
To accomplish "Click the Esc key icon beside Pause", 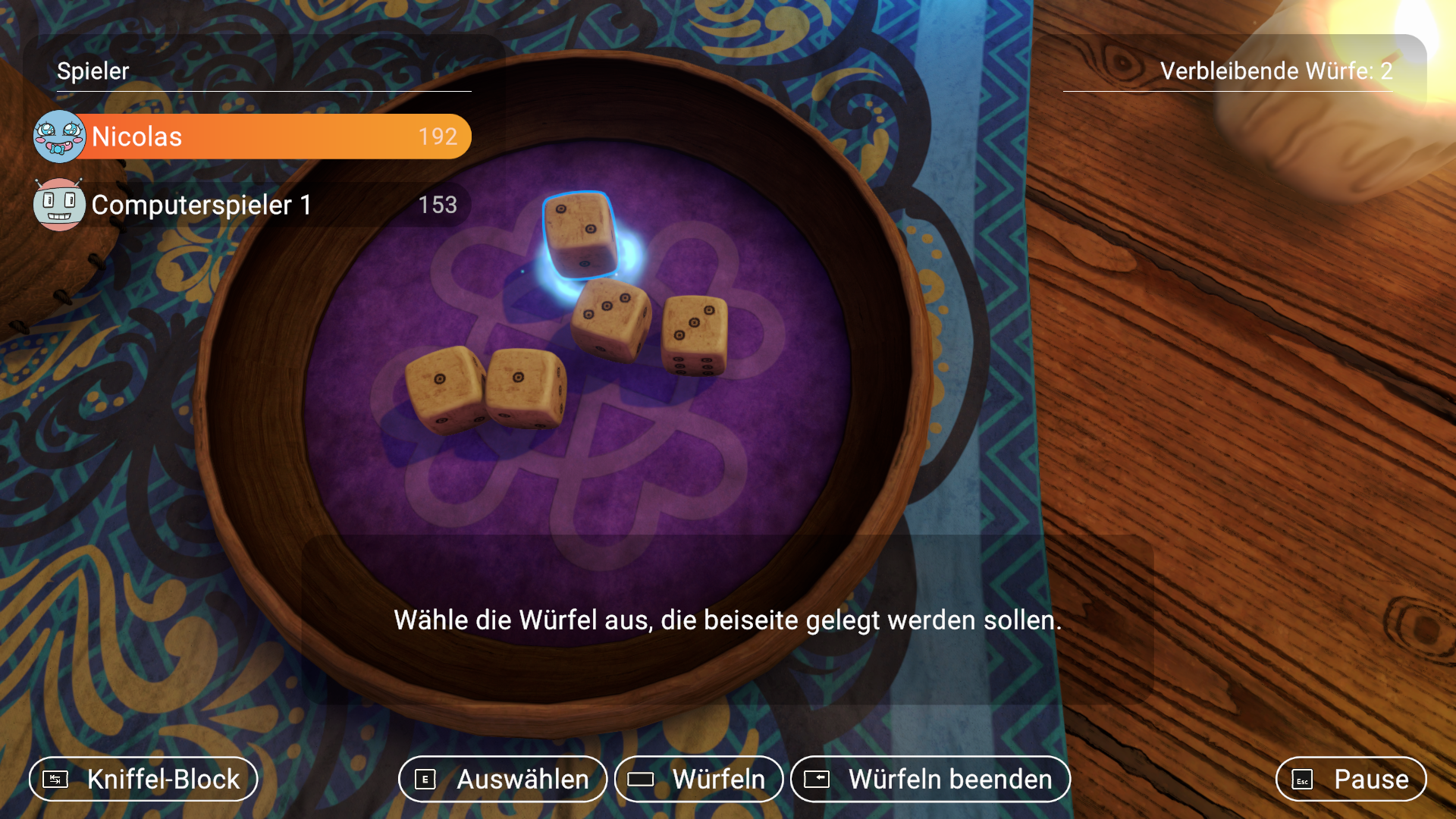I will (1303, 779).
